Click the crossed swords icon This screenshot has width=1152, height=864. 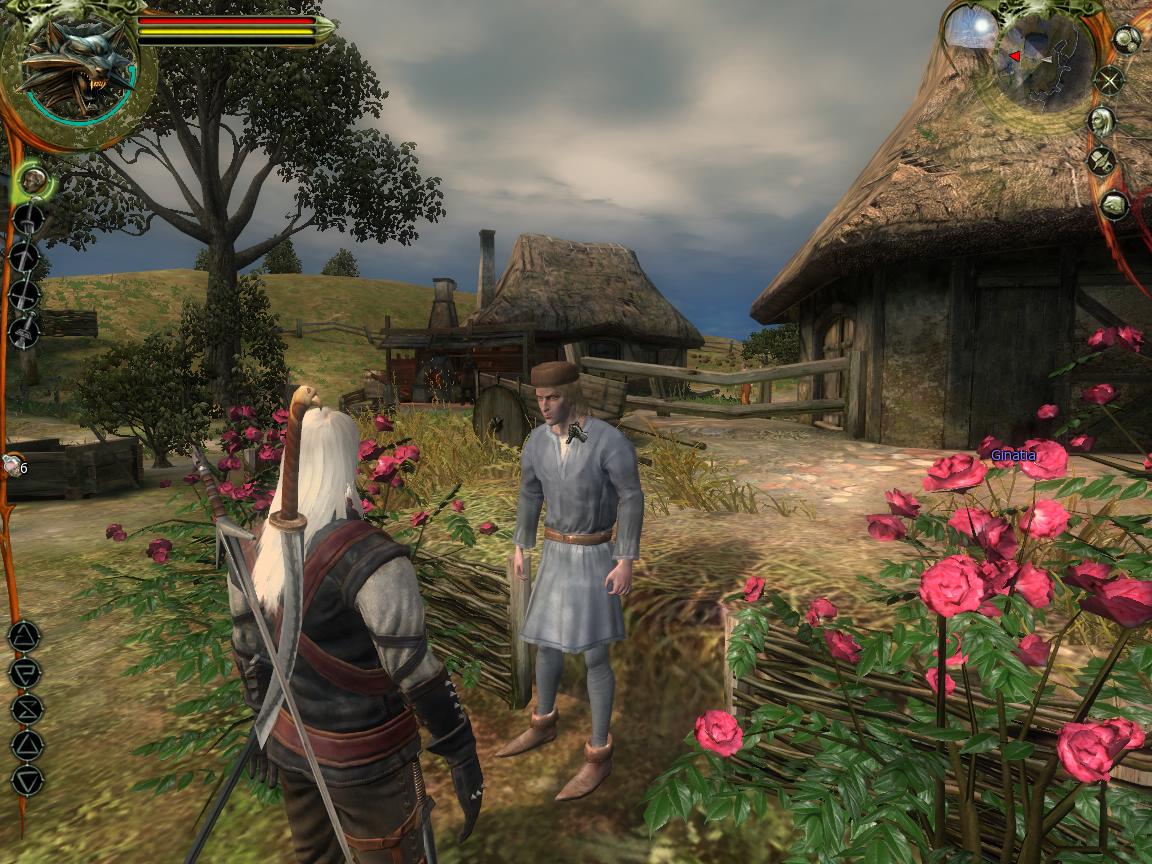tap(1108, 80)
